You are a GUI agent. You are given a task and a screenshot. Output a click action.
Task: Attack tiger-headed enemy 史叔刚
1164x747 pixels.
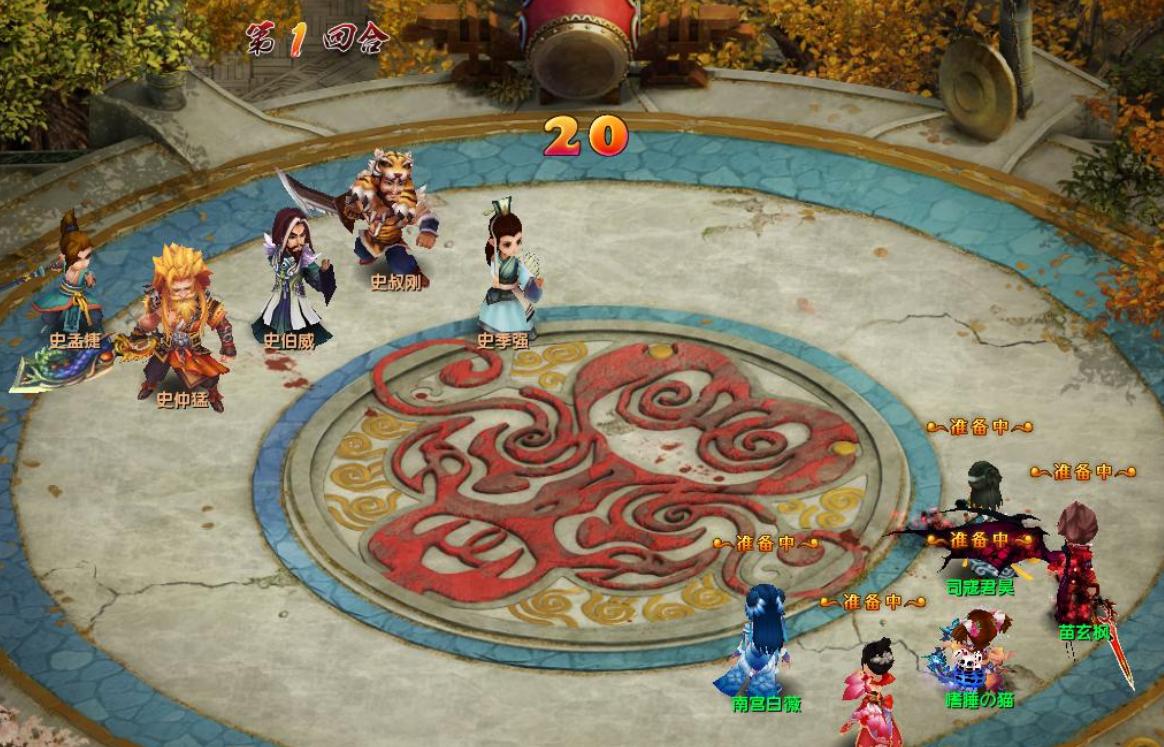click(390, 215)
